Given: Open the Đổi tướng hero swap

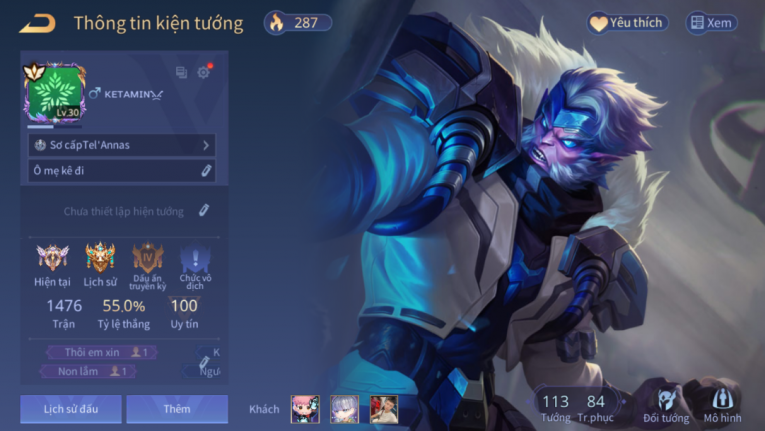Looking at the screenshot, I should pos(666,402).
